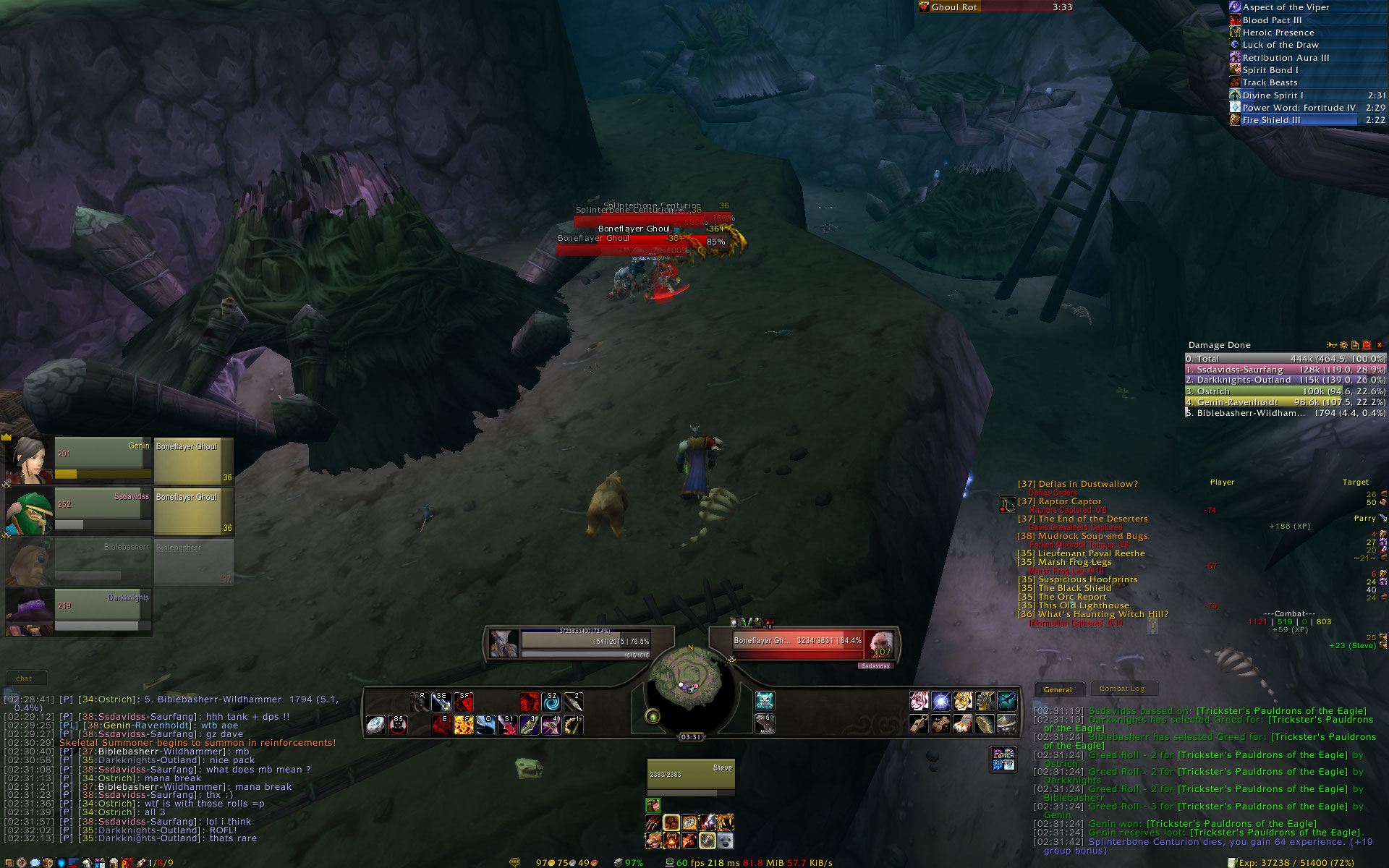Target party member Darkknights' frame

pyautogui.click(x=102, y=612)
